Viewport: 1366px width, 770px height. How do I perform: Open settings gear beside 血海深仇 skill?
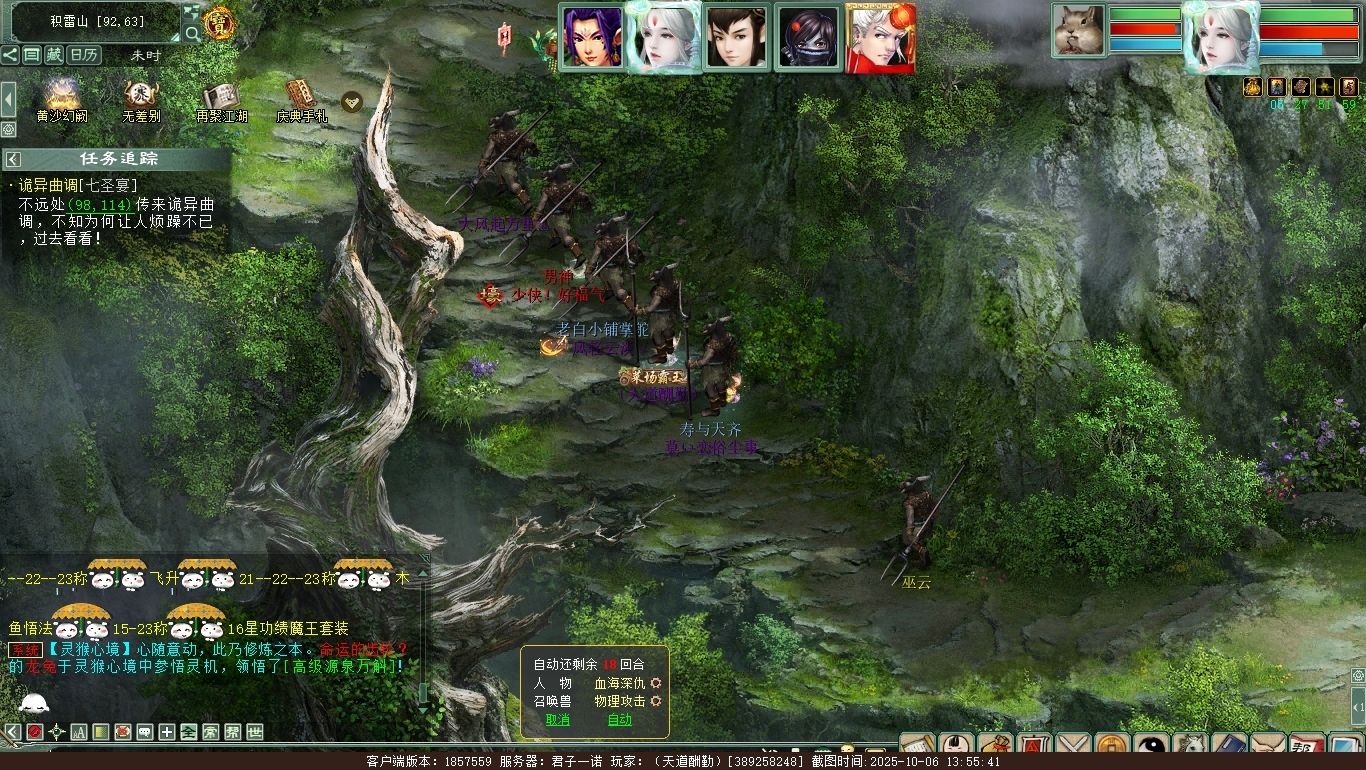656,683
